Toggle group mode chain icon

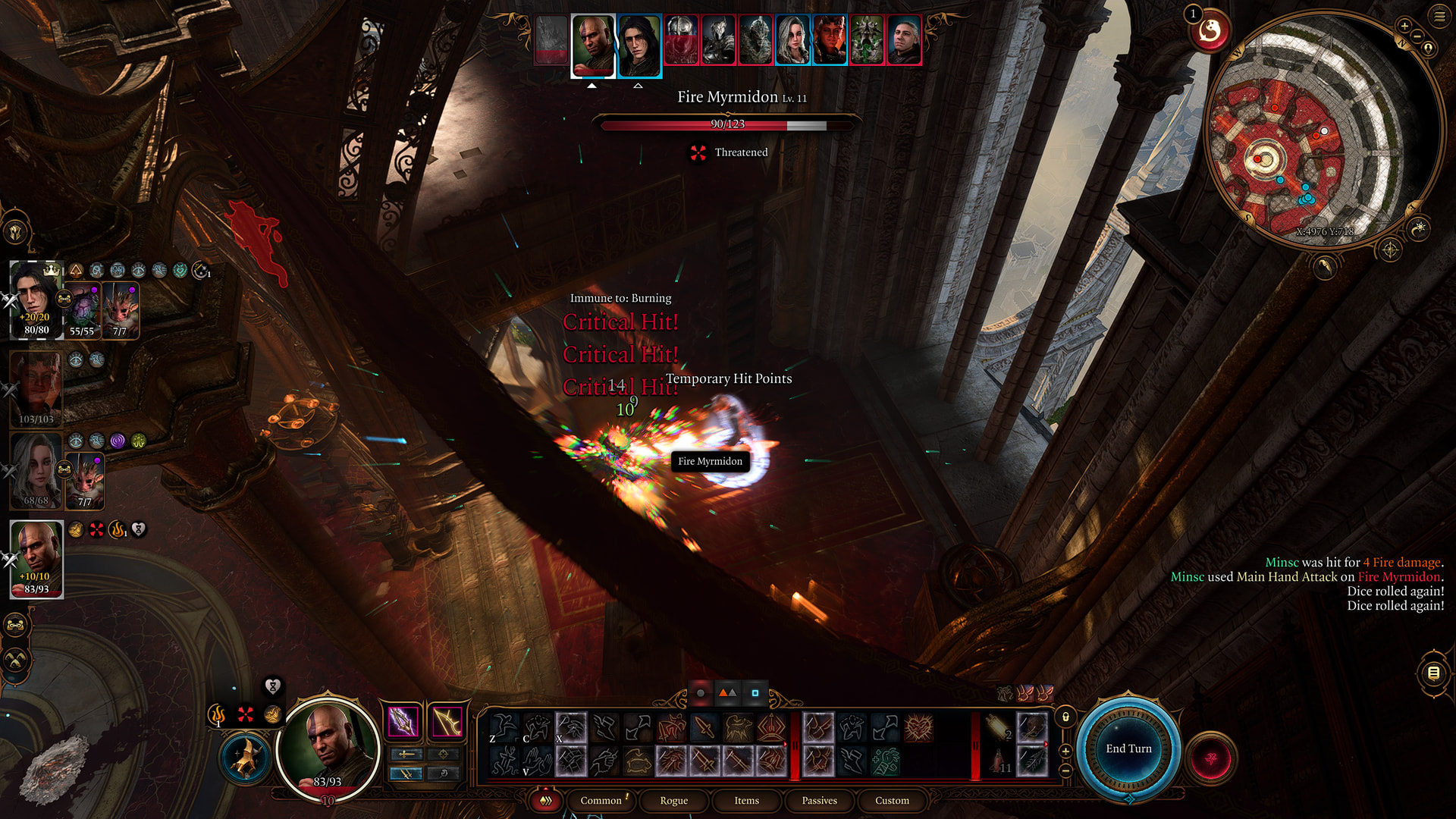click(x=15, y=626)
